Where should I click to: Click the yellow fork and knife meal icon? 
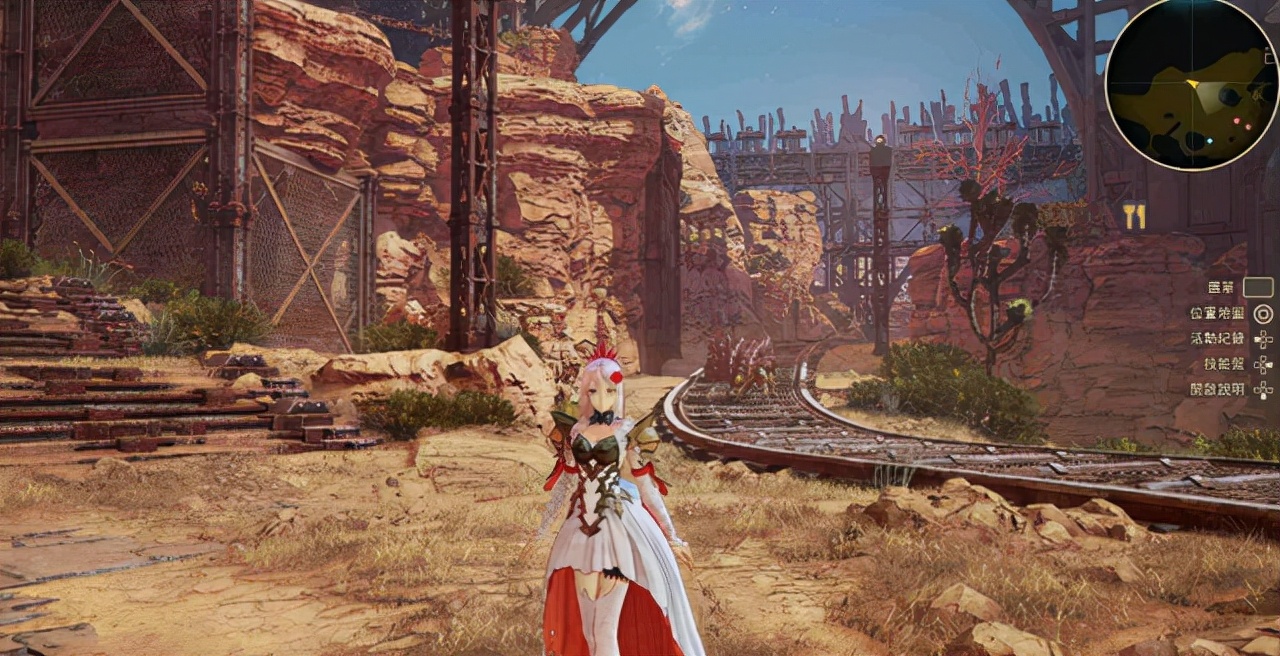(1134, 216)
